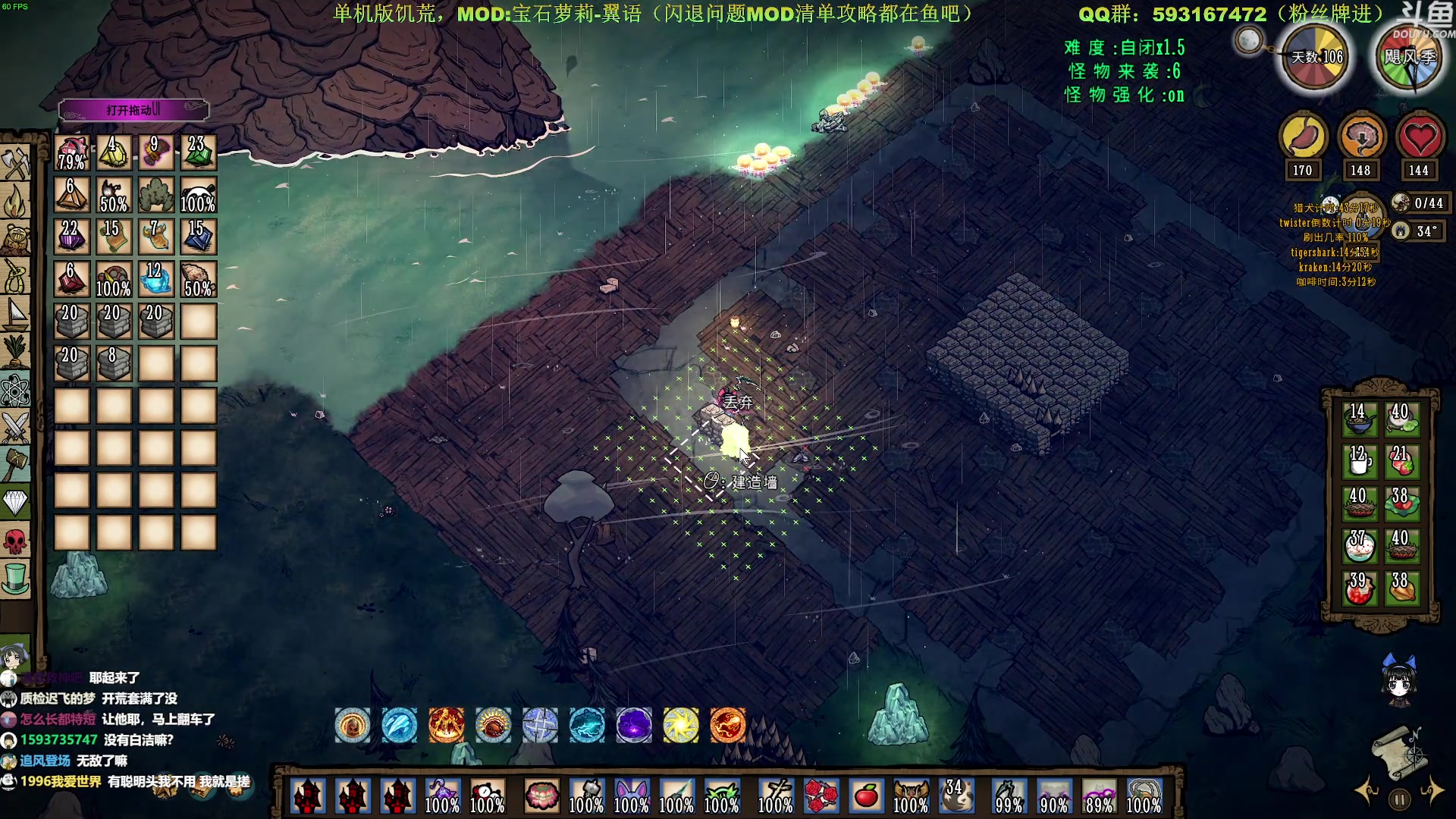
Task: Pick the yellow gem stack of 4
Action: pos(114,152)
